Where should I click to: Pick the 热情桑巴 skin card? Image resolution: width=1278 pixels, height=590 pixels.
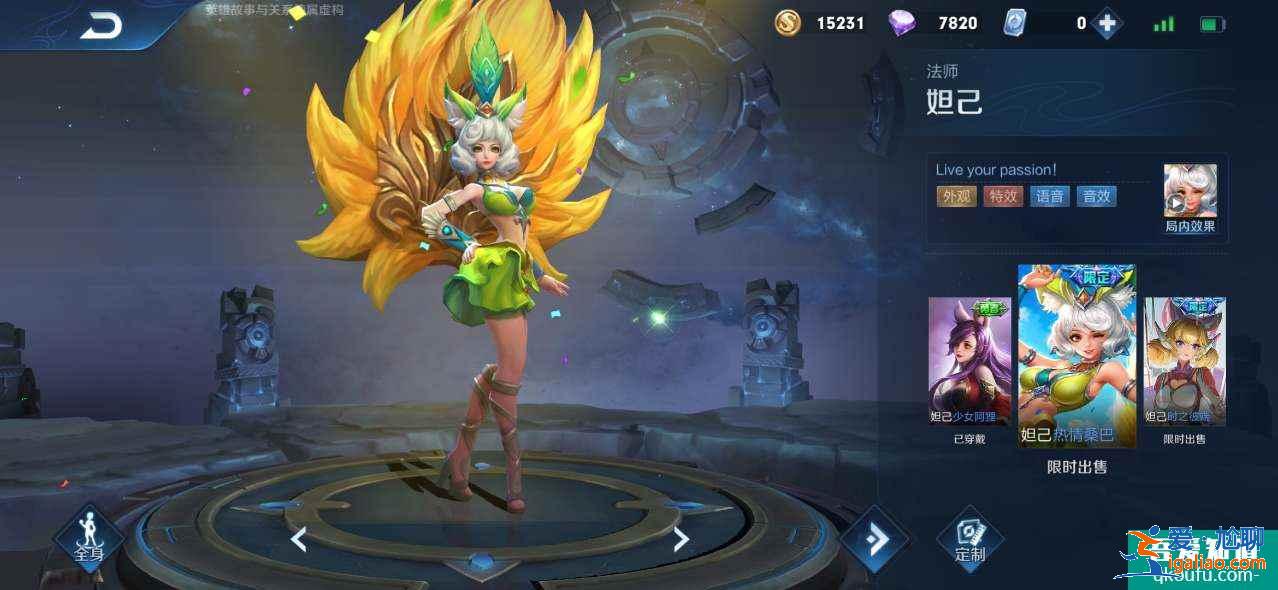pyautogui.click(x=1076, y=355)
